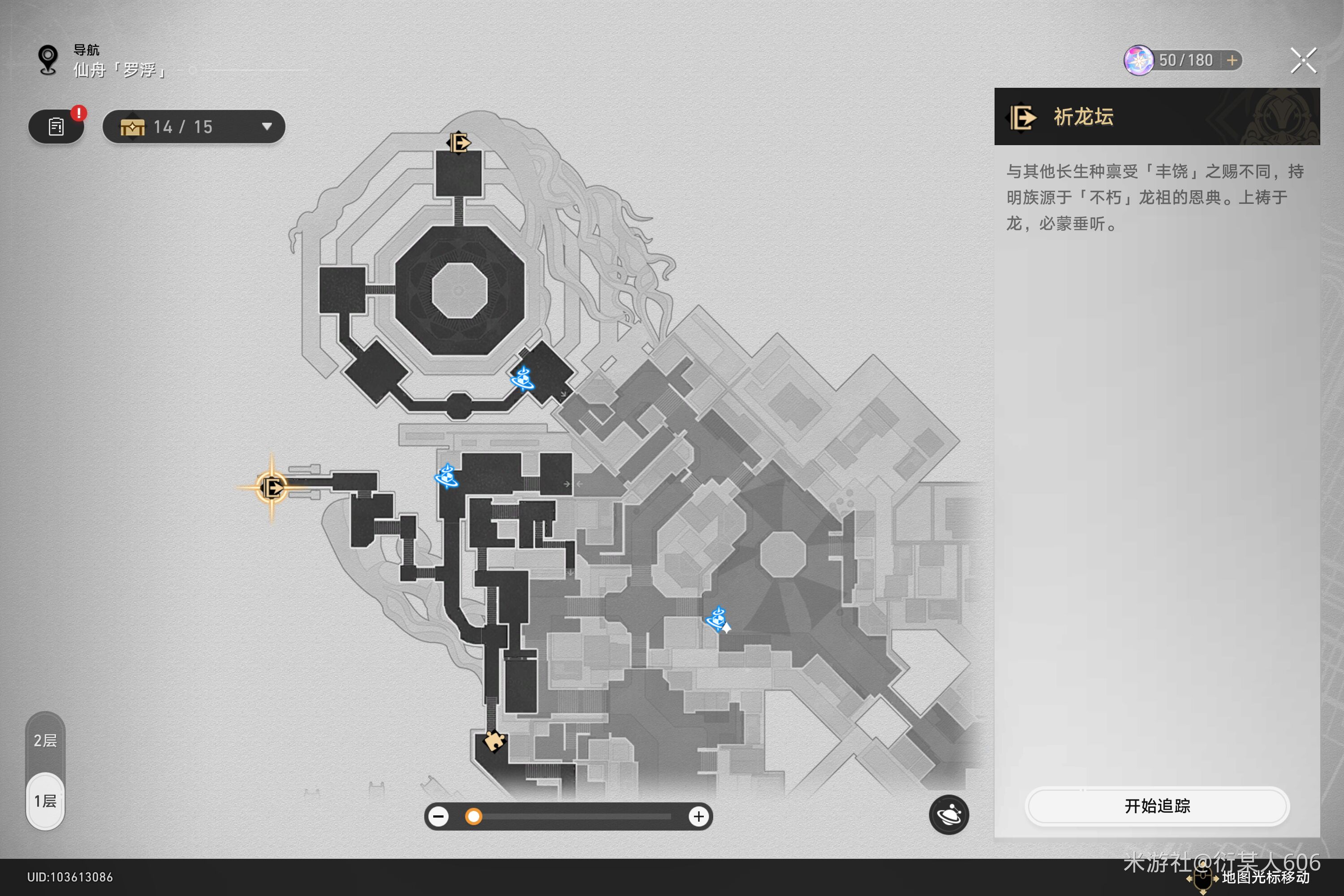Click the orange zoom slider handle

(x=473, y=817)
